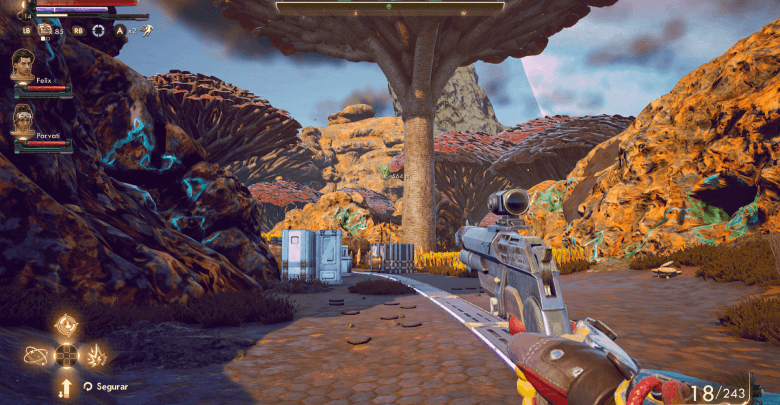
Task: Select the up-arrow companion move command
Action: 66,386
